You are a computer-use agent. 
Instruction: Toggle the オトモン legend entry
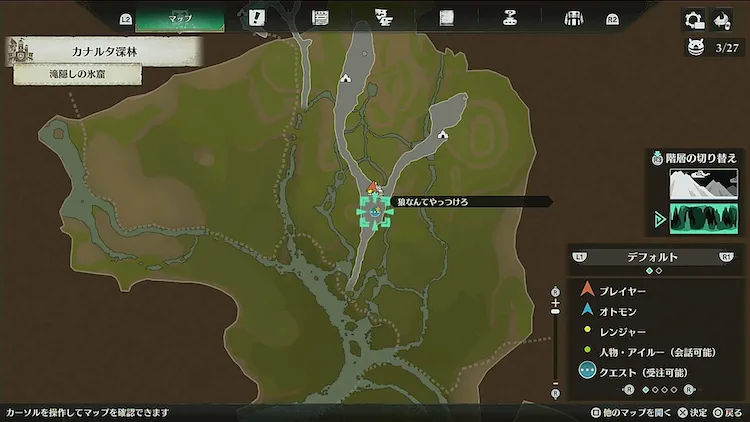pos(620,310)
